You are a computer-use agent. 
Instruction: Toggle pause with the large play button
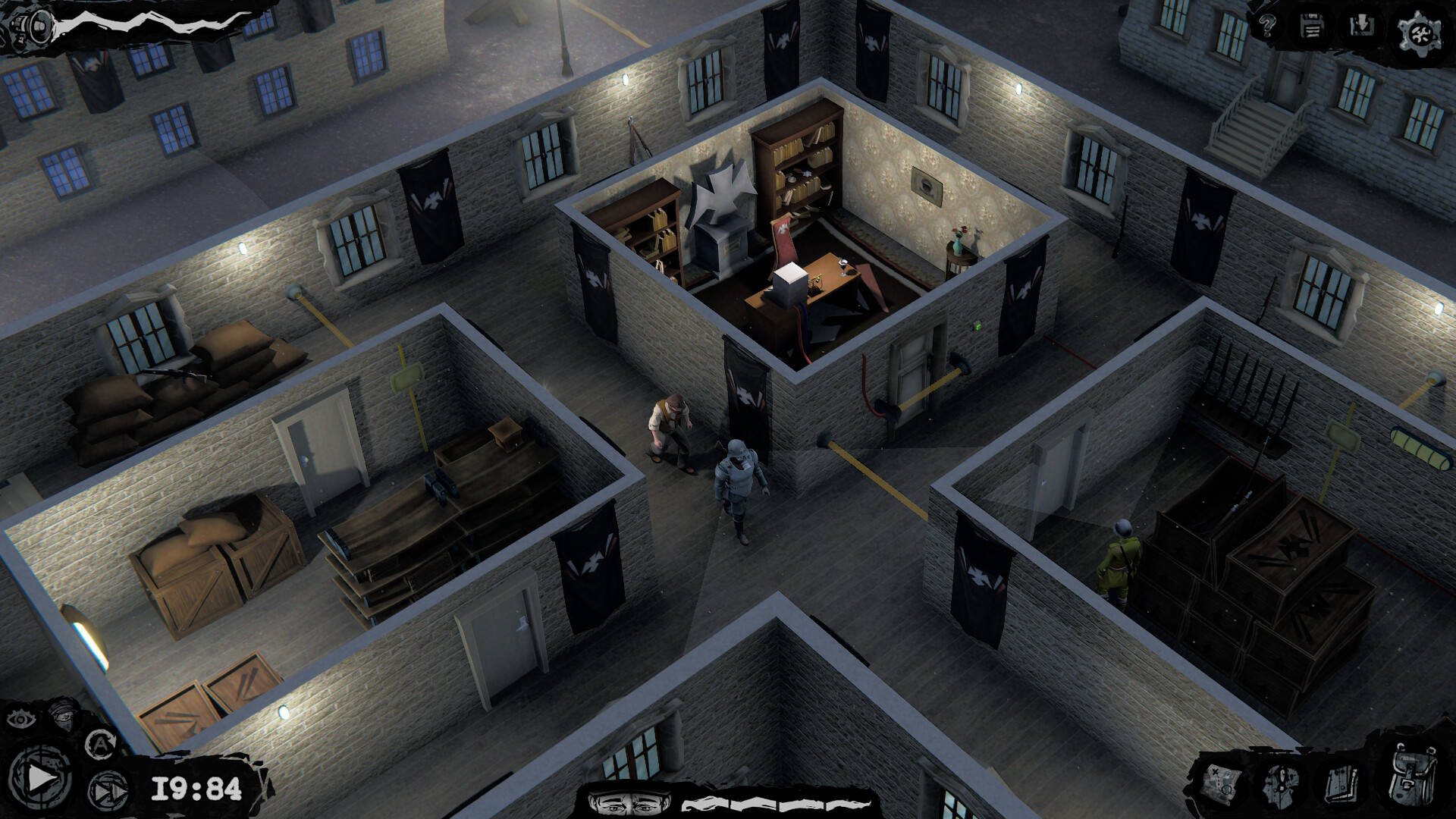coord(41,778)
